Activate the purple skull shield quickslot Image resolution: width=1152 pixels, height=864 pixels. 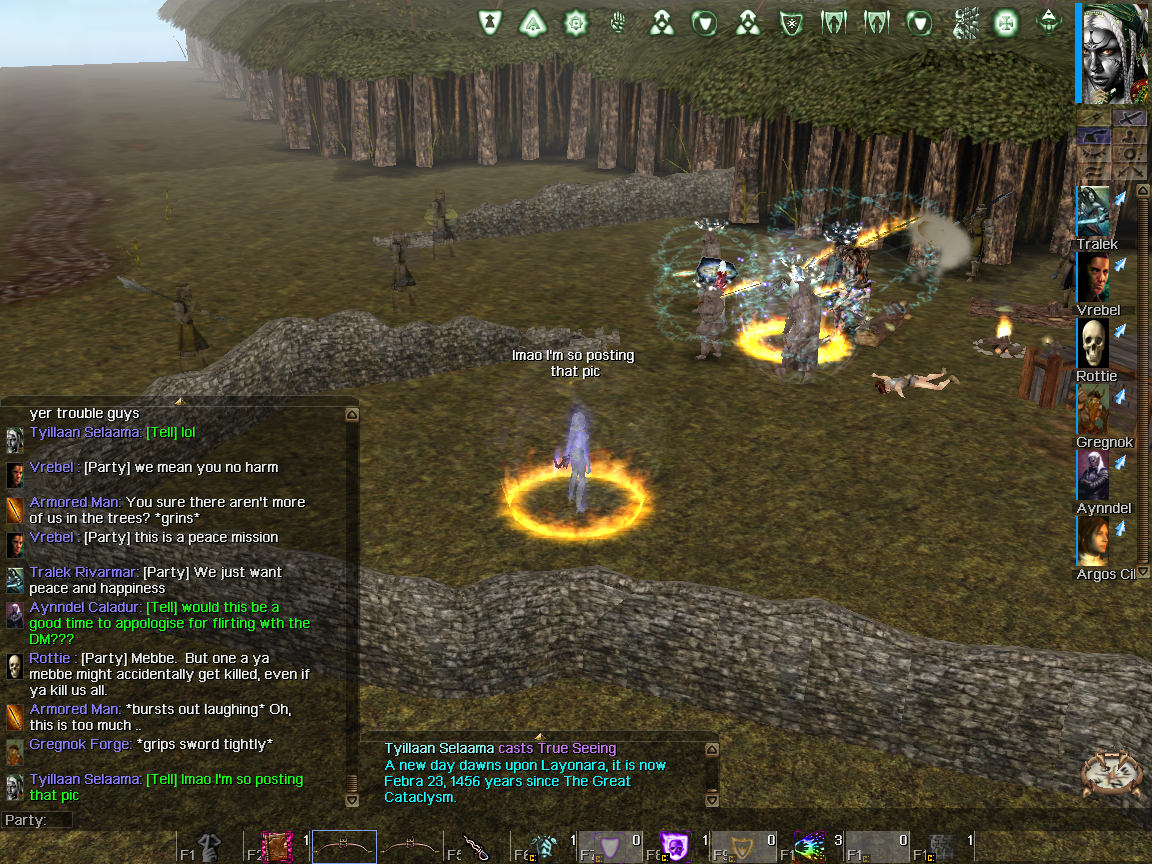click(675, 848)
